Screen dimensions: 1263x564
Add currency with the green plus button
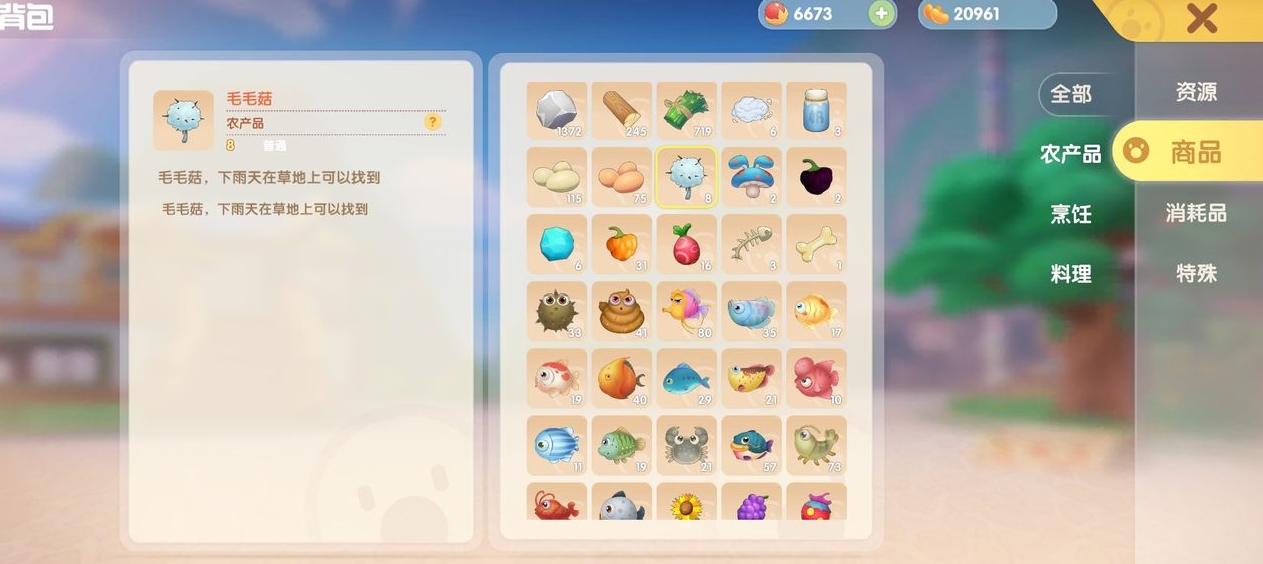click(881, 14)
